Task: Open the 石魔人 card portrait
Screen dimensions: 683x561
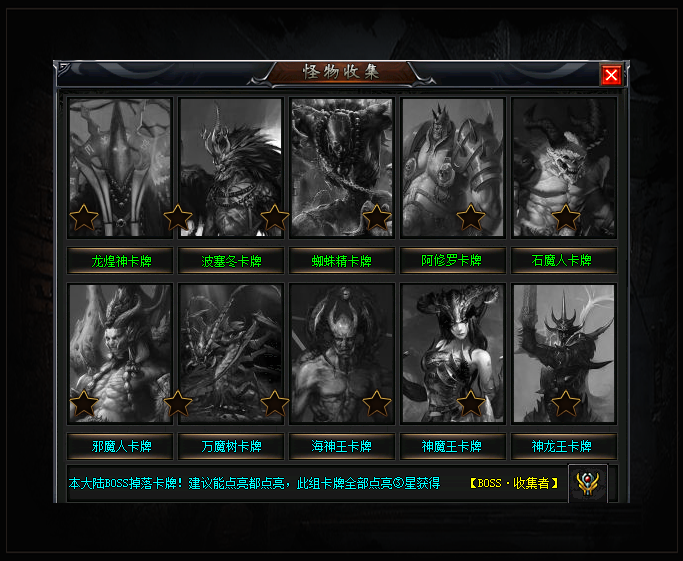Action: coord(564,167)
